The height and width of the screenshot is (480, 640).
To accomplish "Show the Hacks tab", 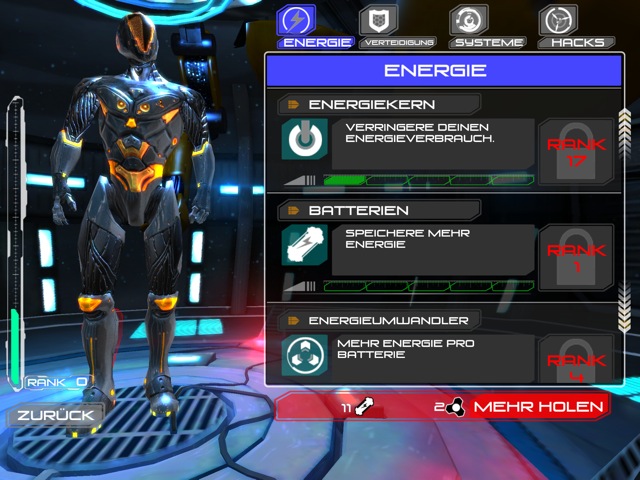I will [577, 26].
